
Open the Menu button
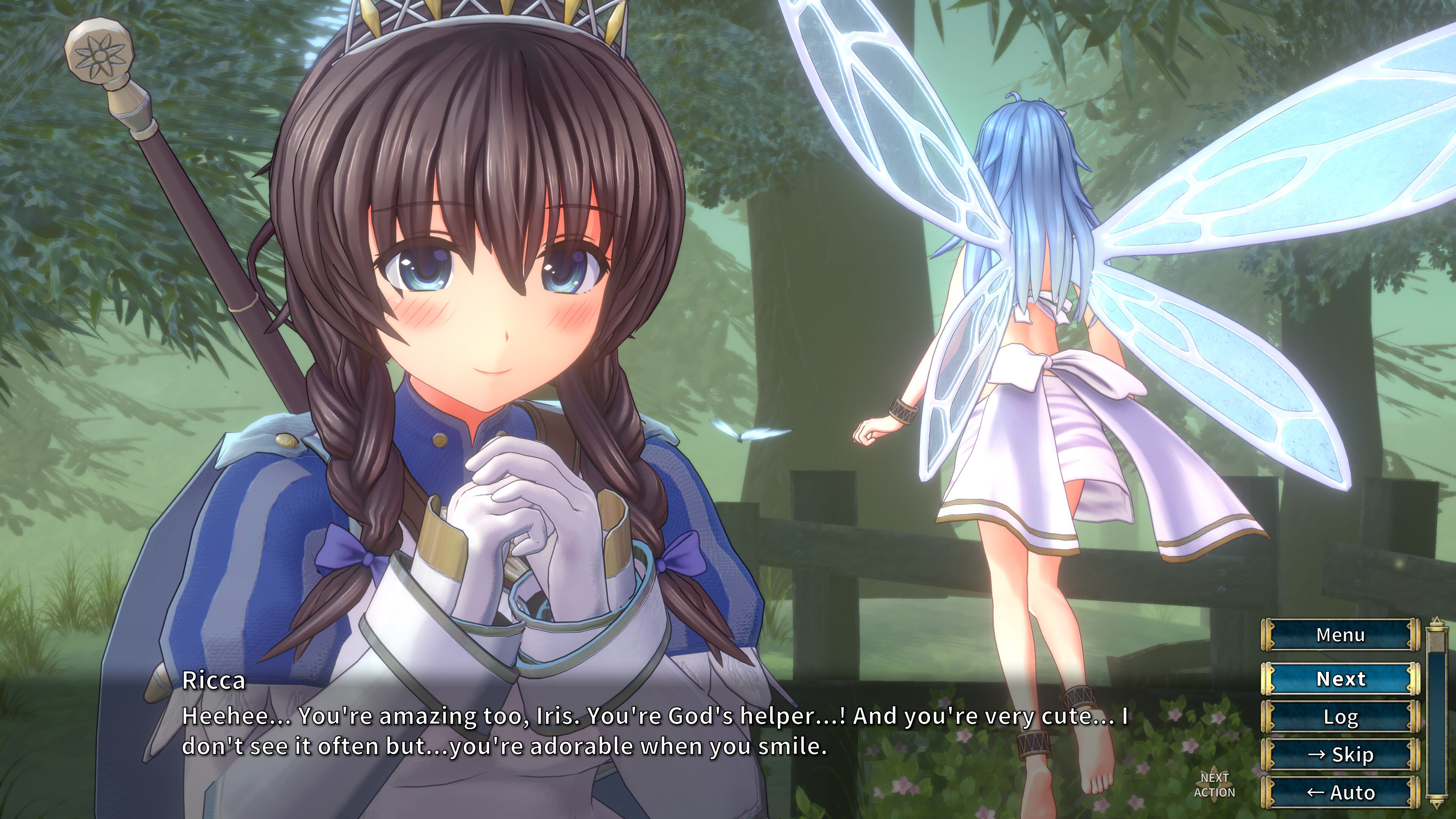click(1341, 635)
